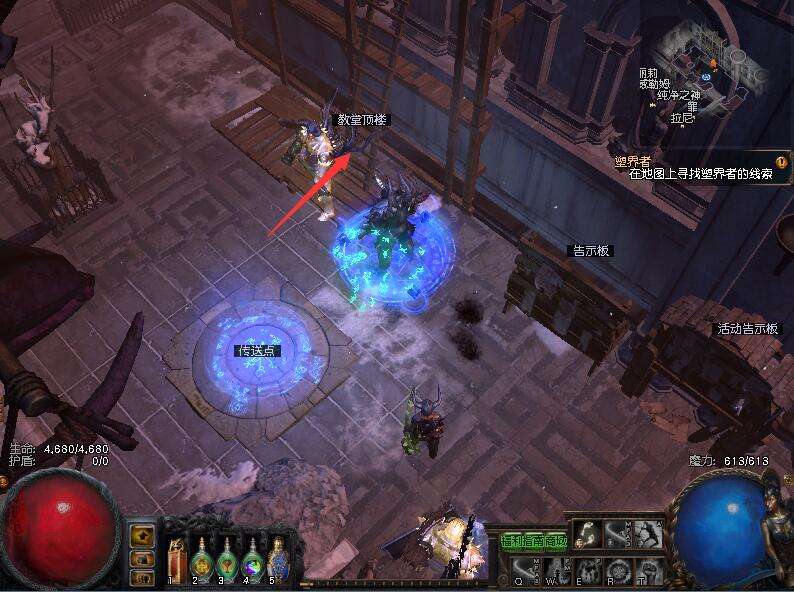Select the ornate blue flask in slot 5
This screenshot has height=592, width=794.
point(277,560)
